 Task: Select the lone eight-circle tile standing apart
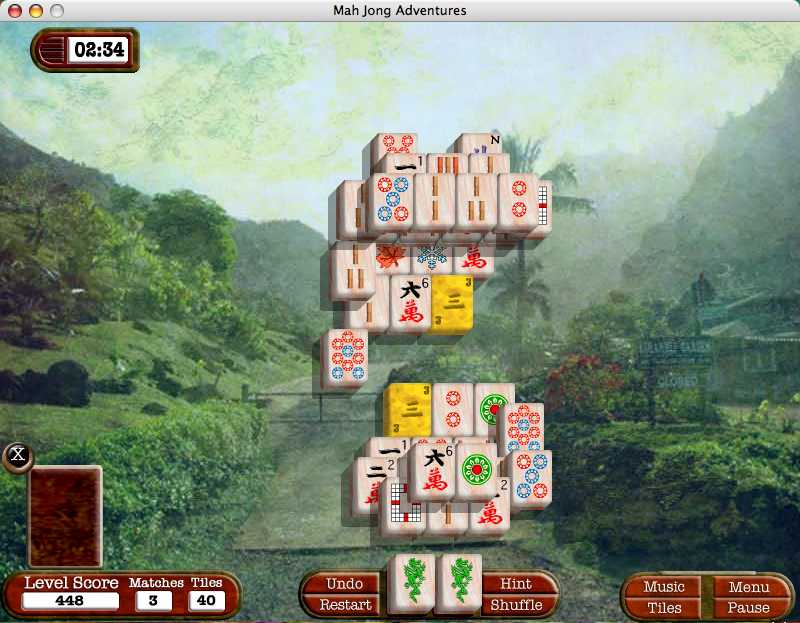click(x=347, y=358)
